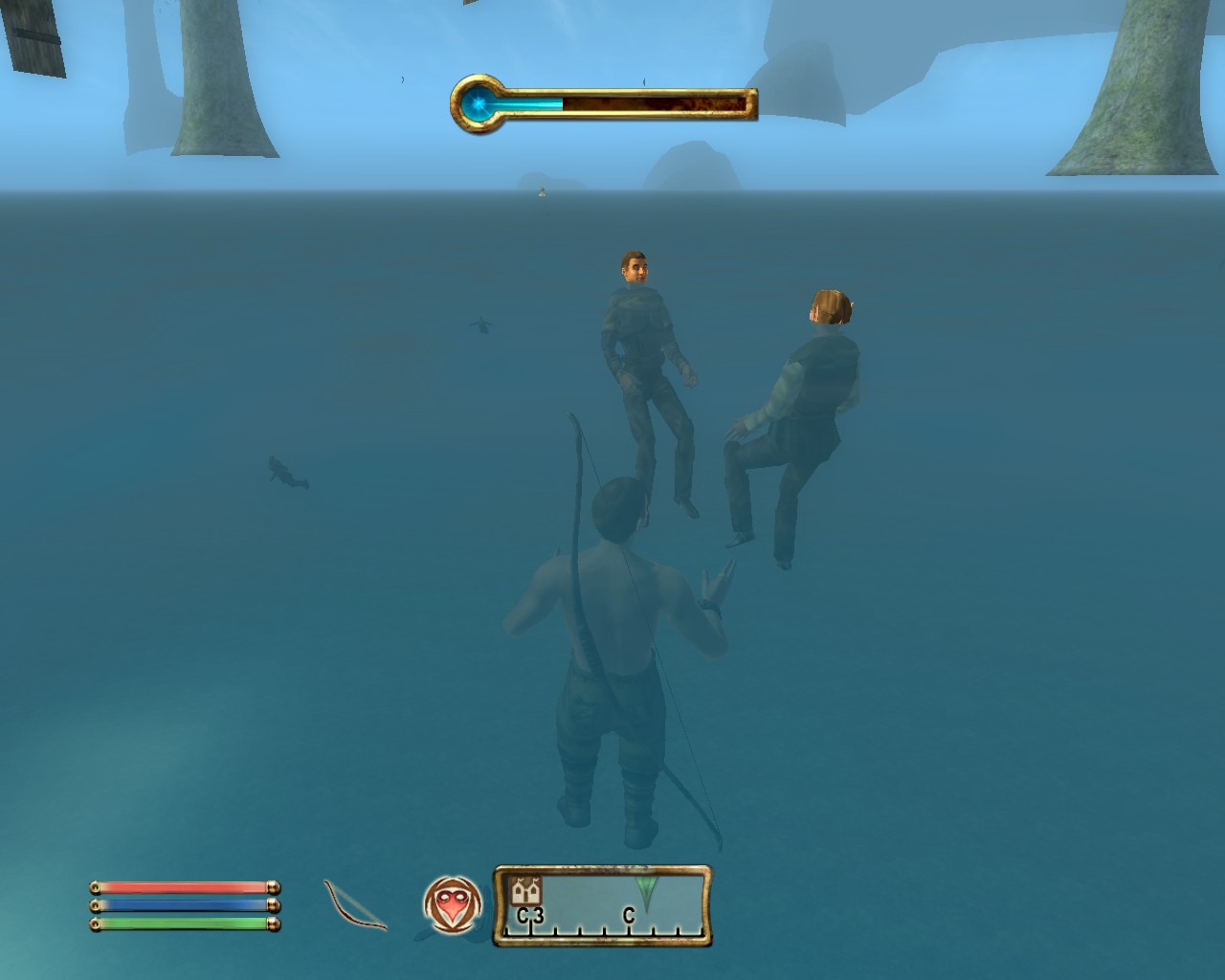Click the equipped bow weapon icon

click(x=355, y=904)
